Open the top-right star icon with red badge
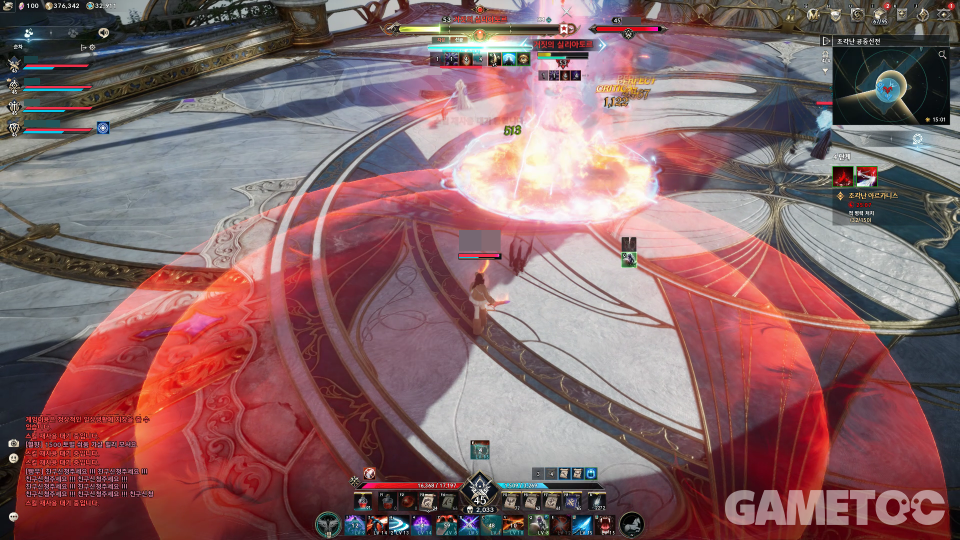The width and height of the screenshot is (960, 540). coord(943,13)
